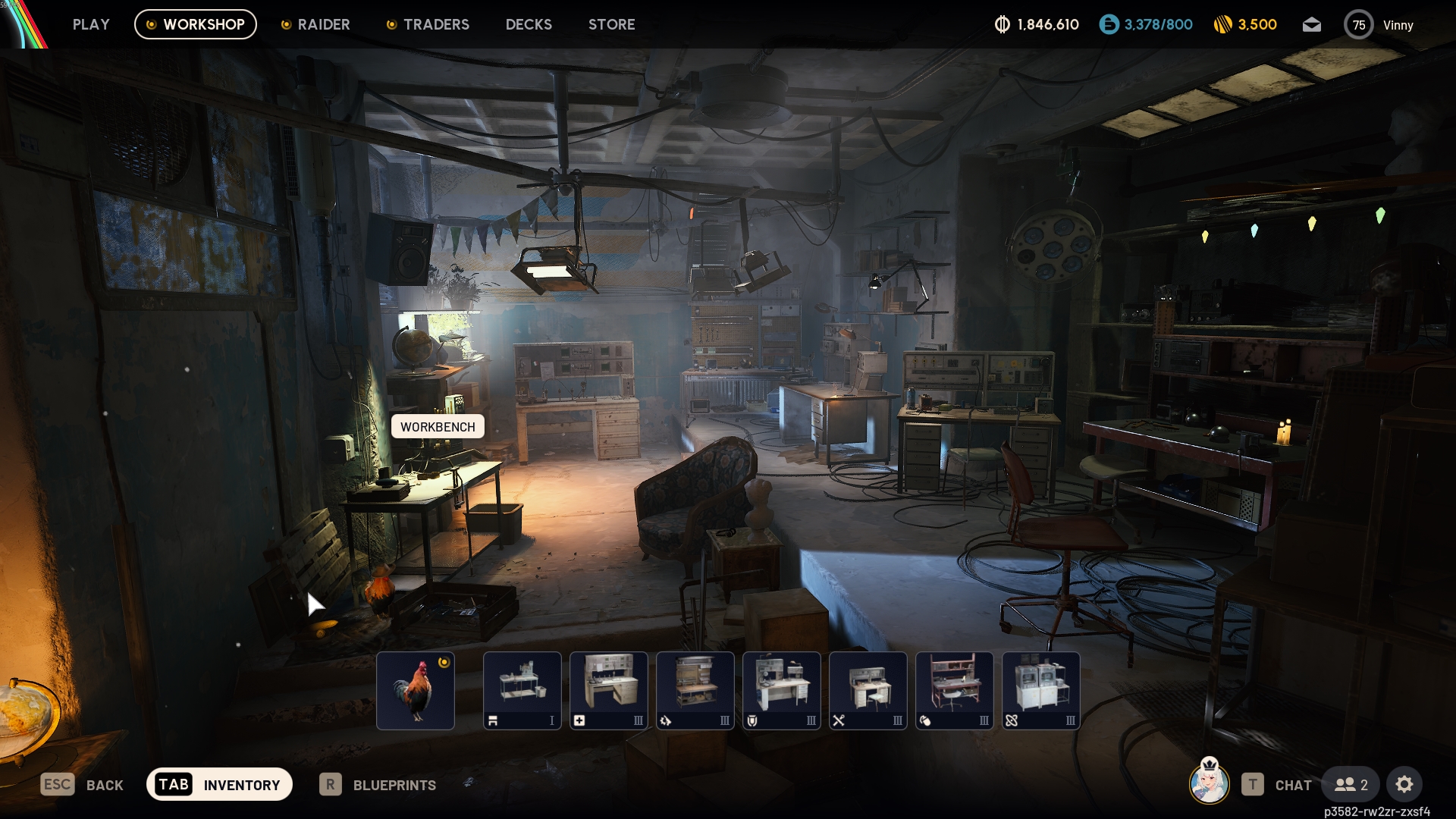This screenshot has height=819, width=1456.
Task: Open the party members button
Action: 1351,785
